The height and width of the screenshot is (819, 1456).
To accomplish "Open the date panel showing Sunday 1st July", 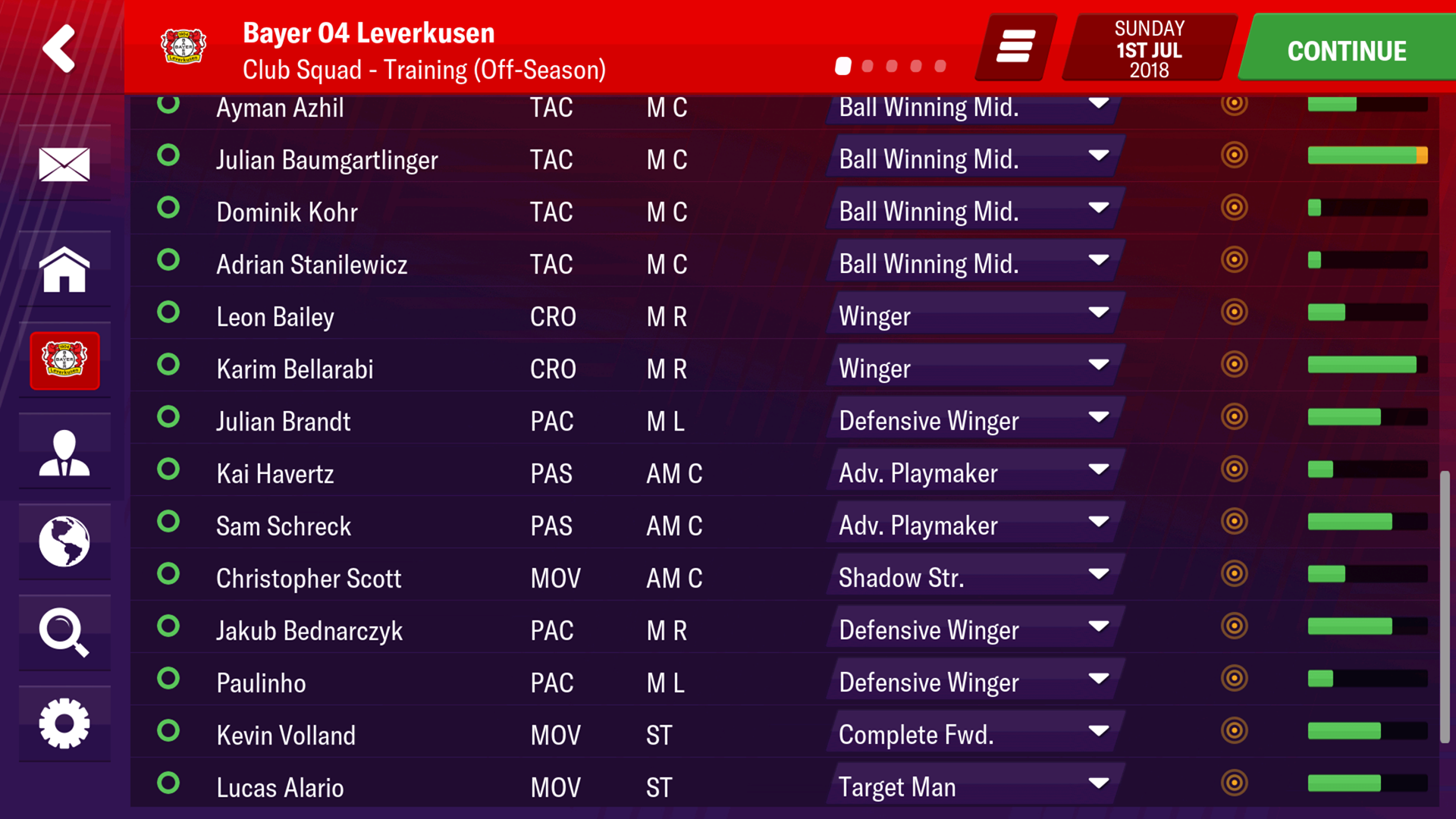I will pyautogui.click(x=1147, y=47).
